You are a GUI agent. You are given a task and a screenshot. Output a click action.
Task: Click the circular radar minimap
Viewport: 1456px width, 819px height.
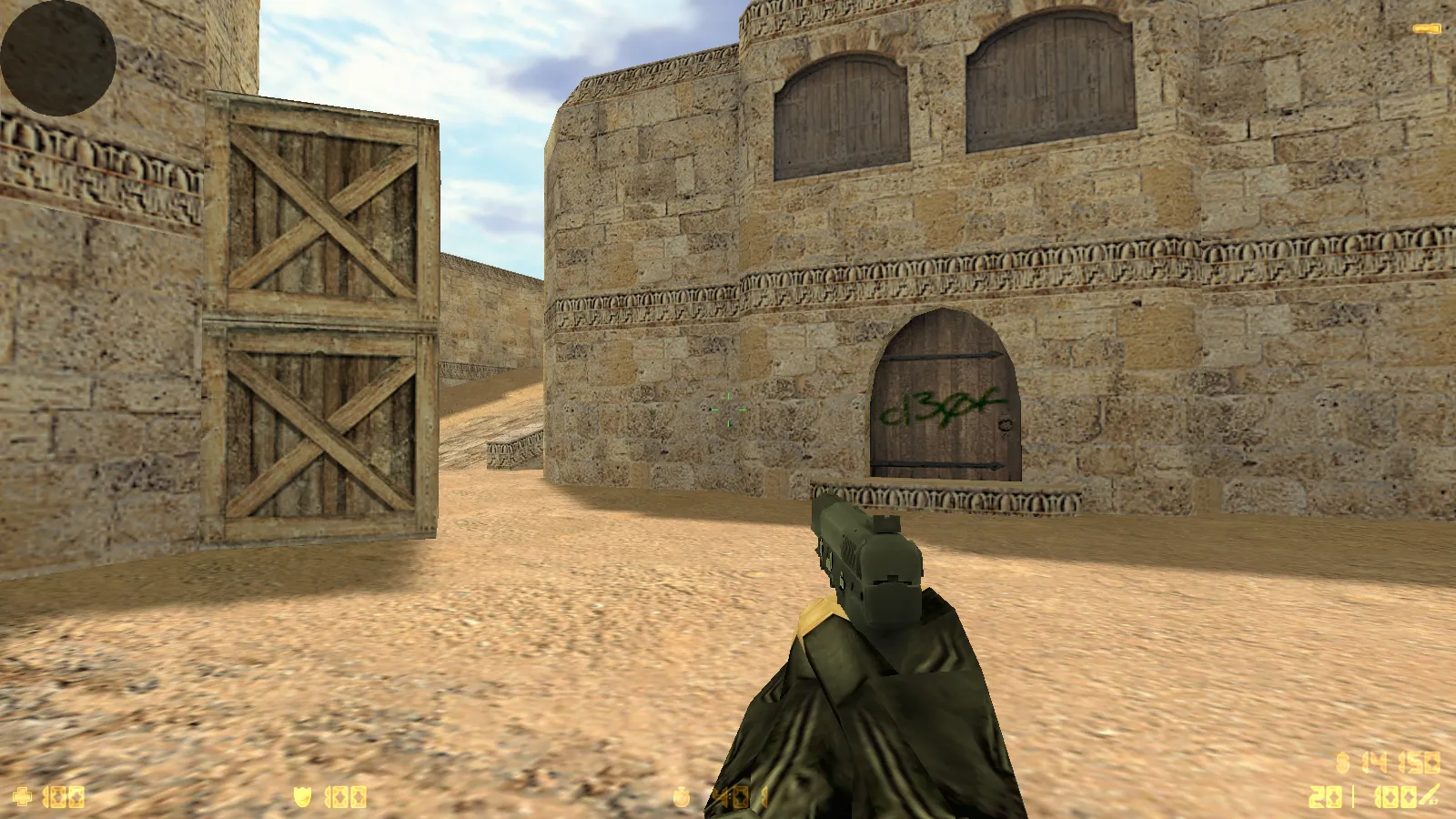(x=58, y=58)
